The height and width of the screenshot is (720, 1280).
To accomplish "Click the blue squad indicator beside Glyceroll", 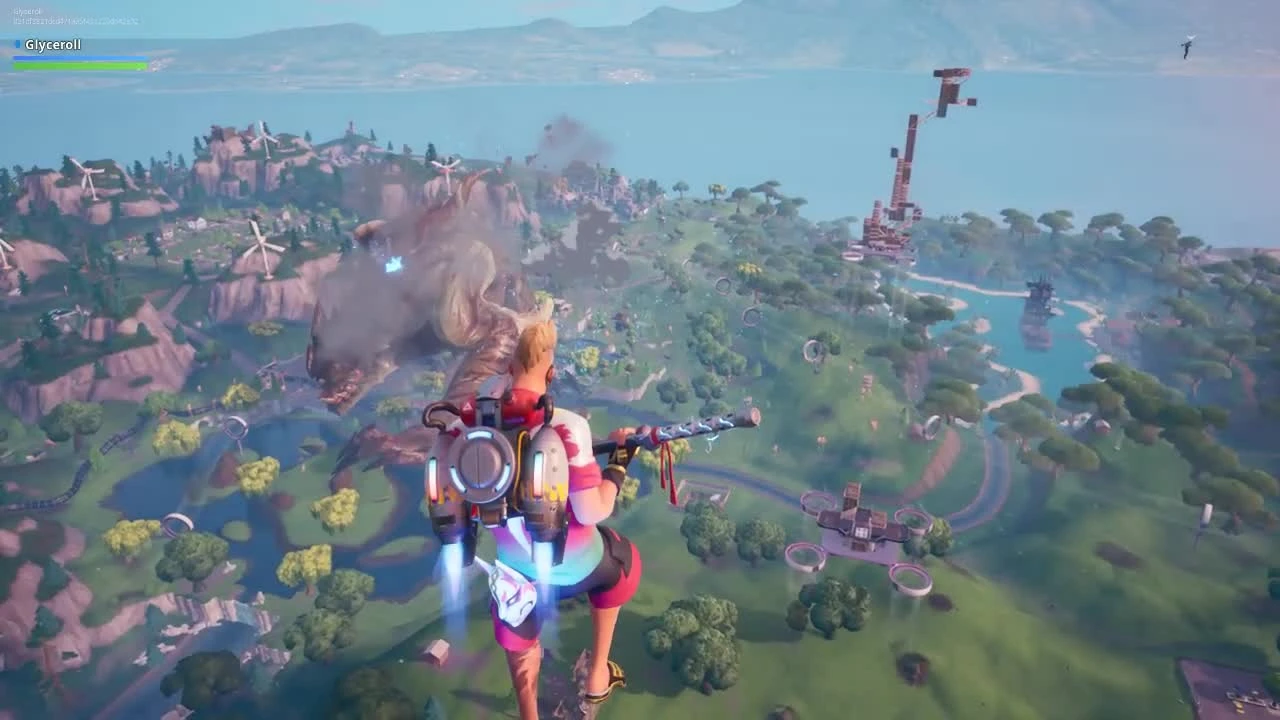I will coord(17,44).
